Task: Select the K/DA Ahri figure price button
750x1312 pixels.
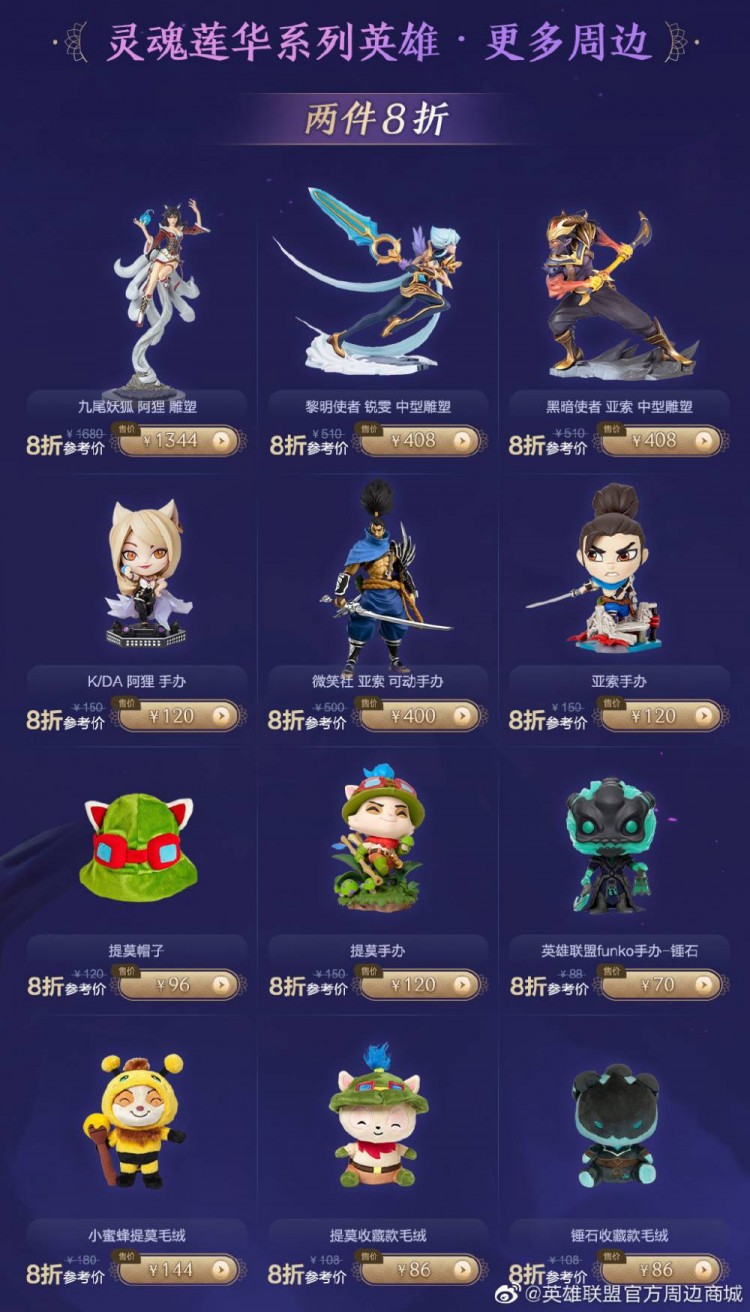Action: coord(178,716)
